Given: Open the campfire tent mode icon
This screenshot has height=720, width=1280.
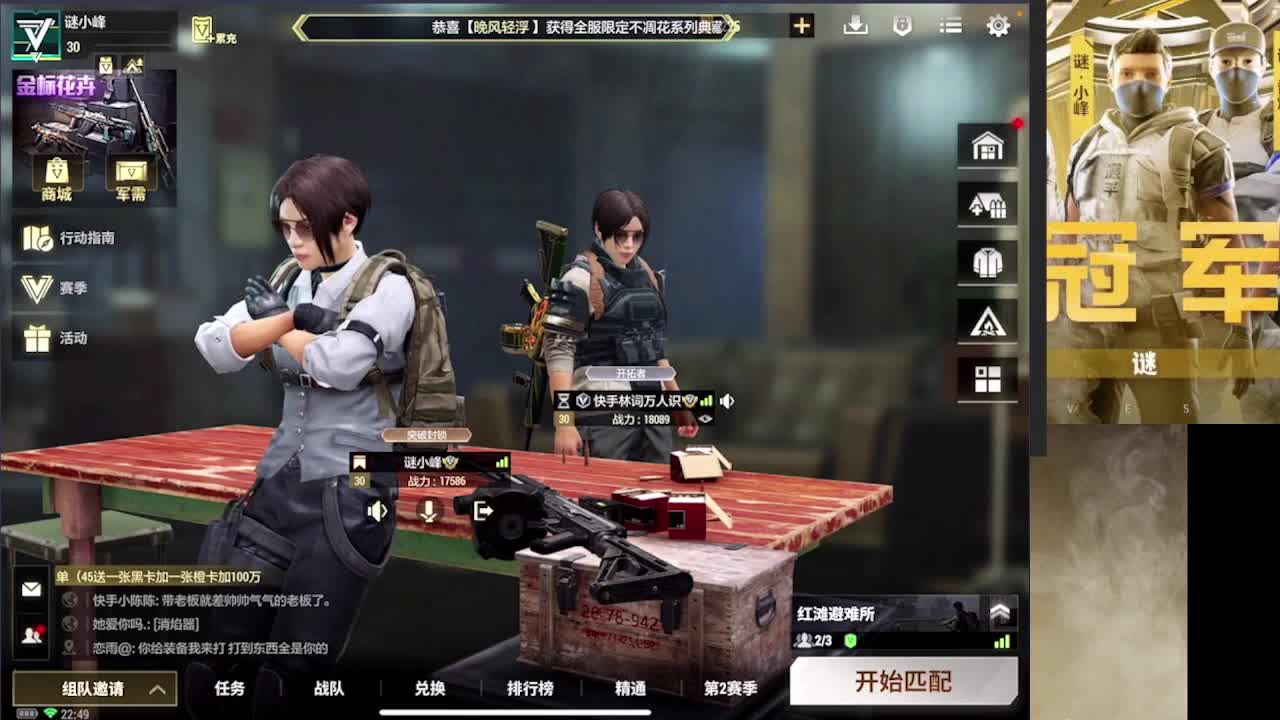Looking at the screenshot, I should 987,320.
